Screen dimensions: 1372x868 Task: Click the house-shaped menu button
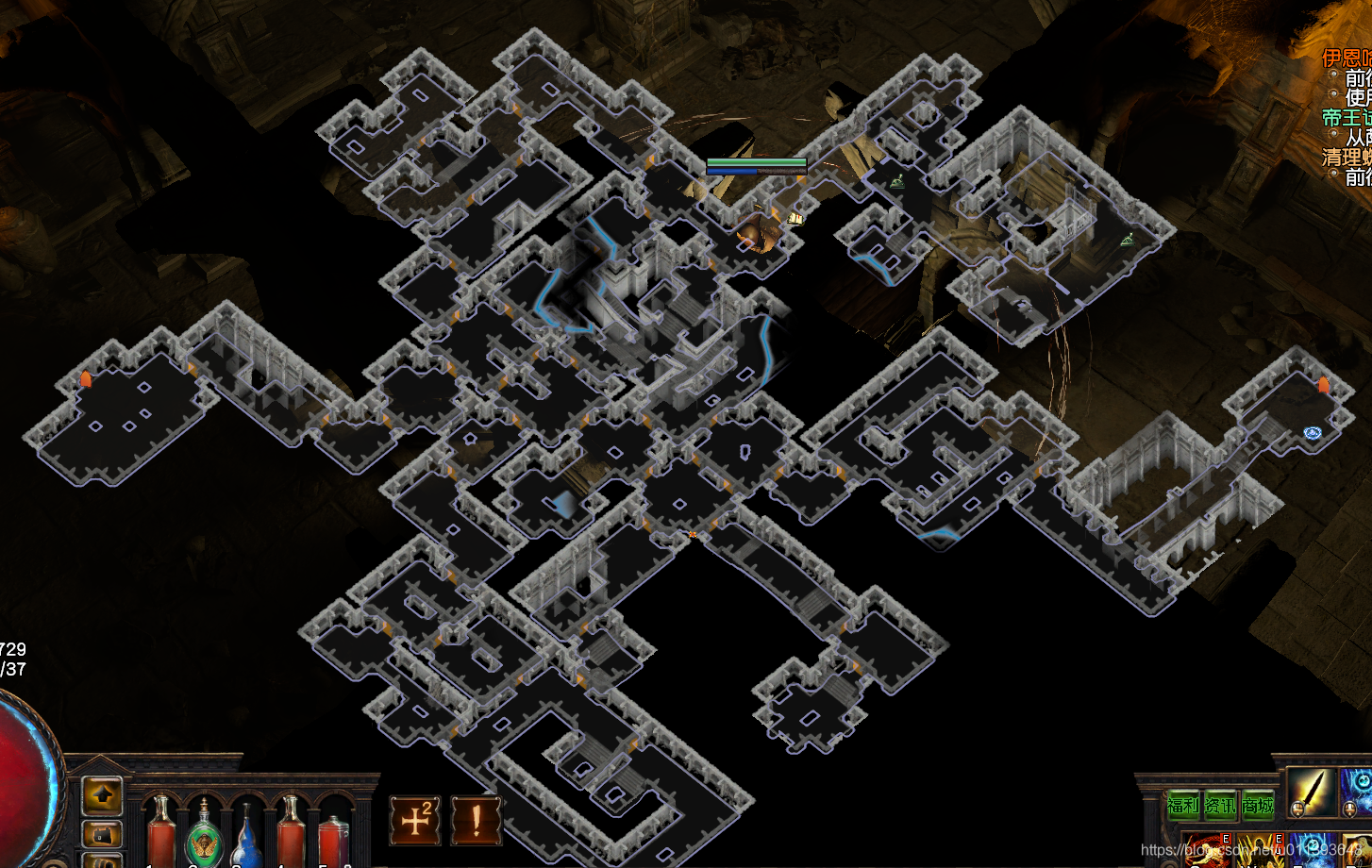[102, 834]
